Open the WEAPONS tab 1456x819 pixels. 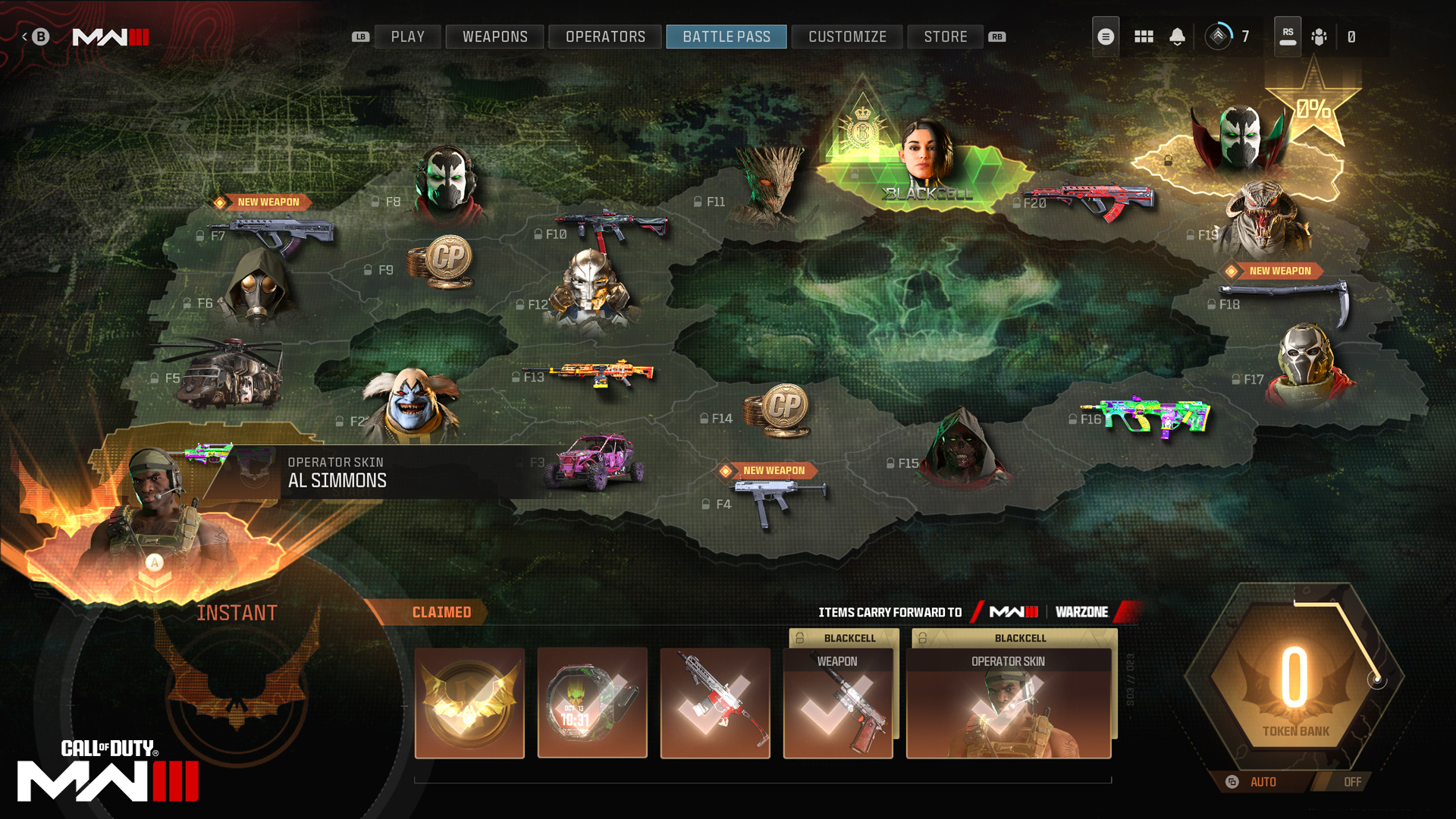[x=494, y=36]
